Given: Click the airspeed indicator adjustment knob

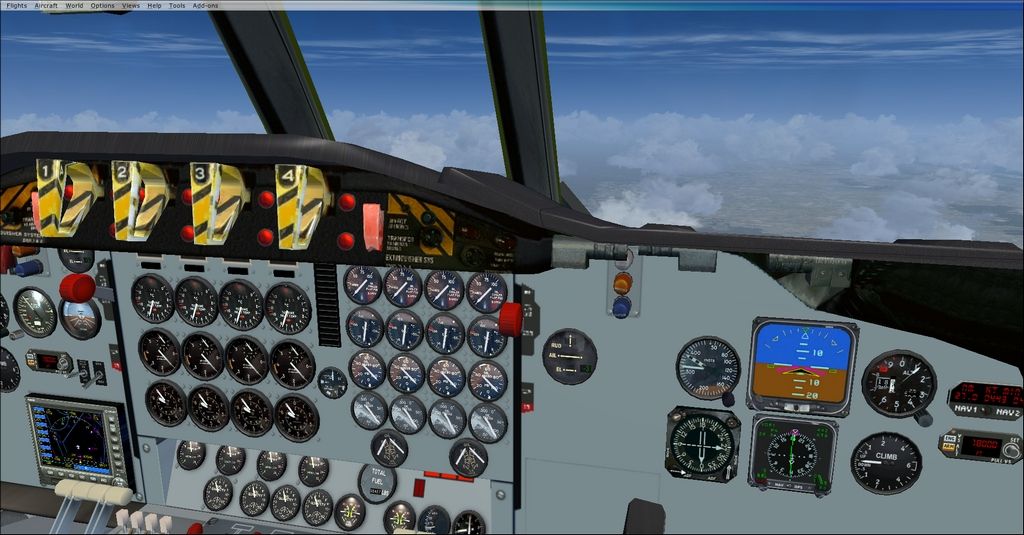Looking at the screenshot, I should pos(730,400).
